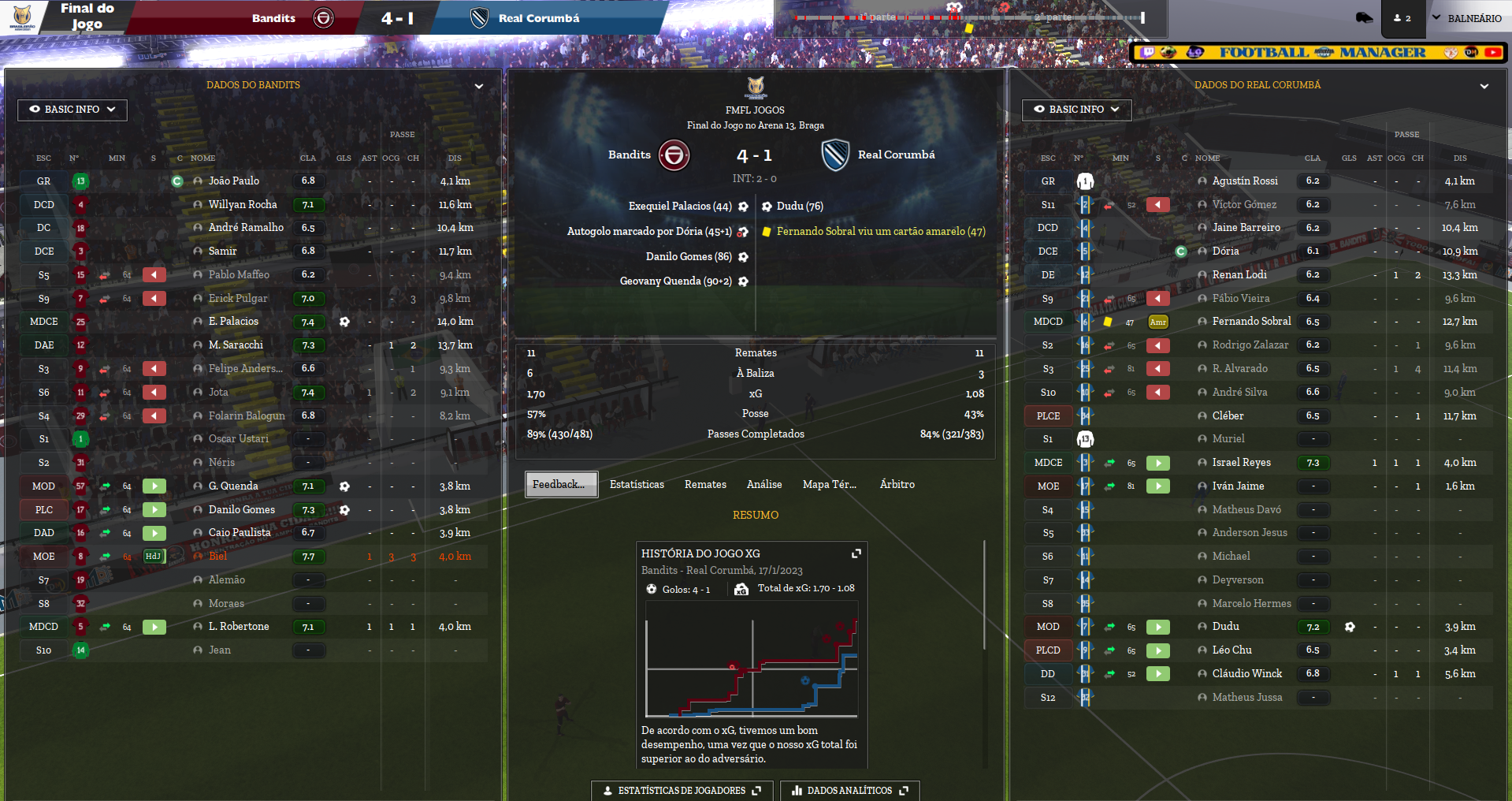The image size is (1512, 801).
Task: Select João Paulo in Bandits list
Action: 234,181
